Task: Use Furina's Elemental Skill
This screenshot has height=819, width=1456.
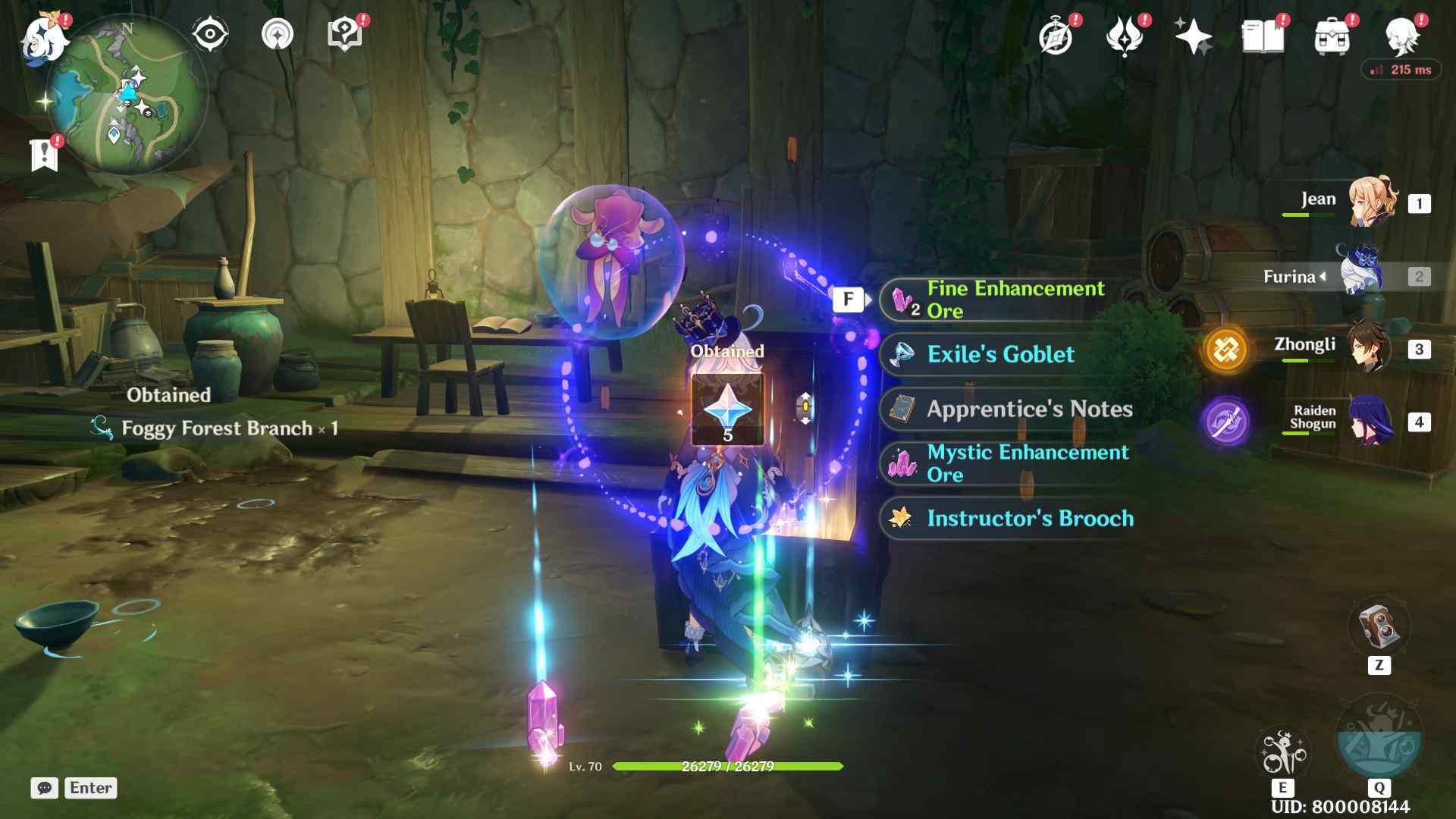Action: 1282,752
